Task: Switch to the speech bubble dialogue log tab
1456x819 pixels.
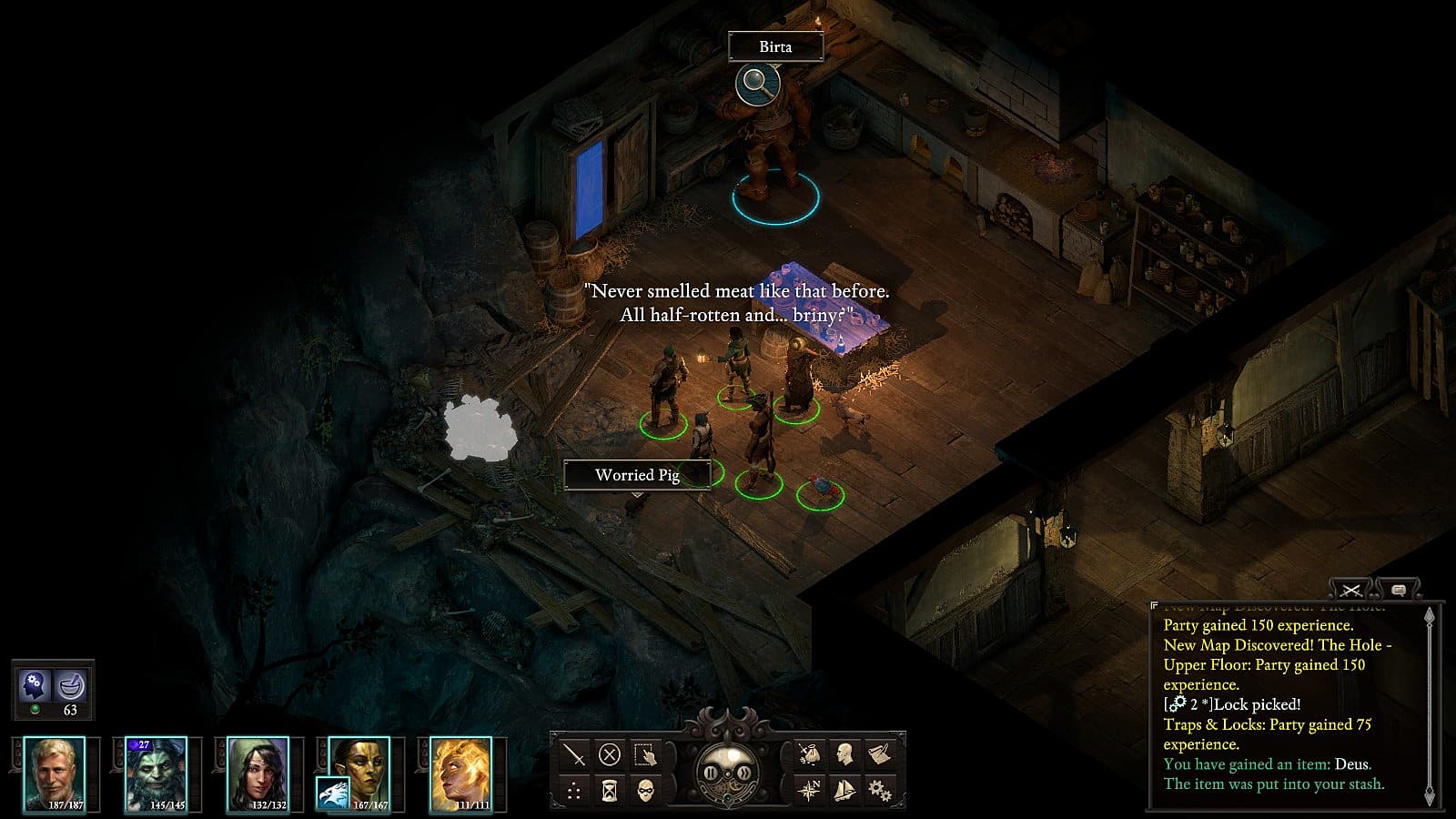Action: (x=1399, y=591)
